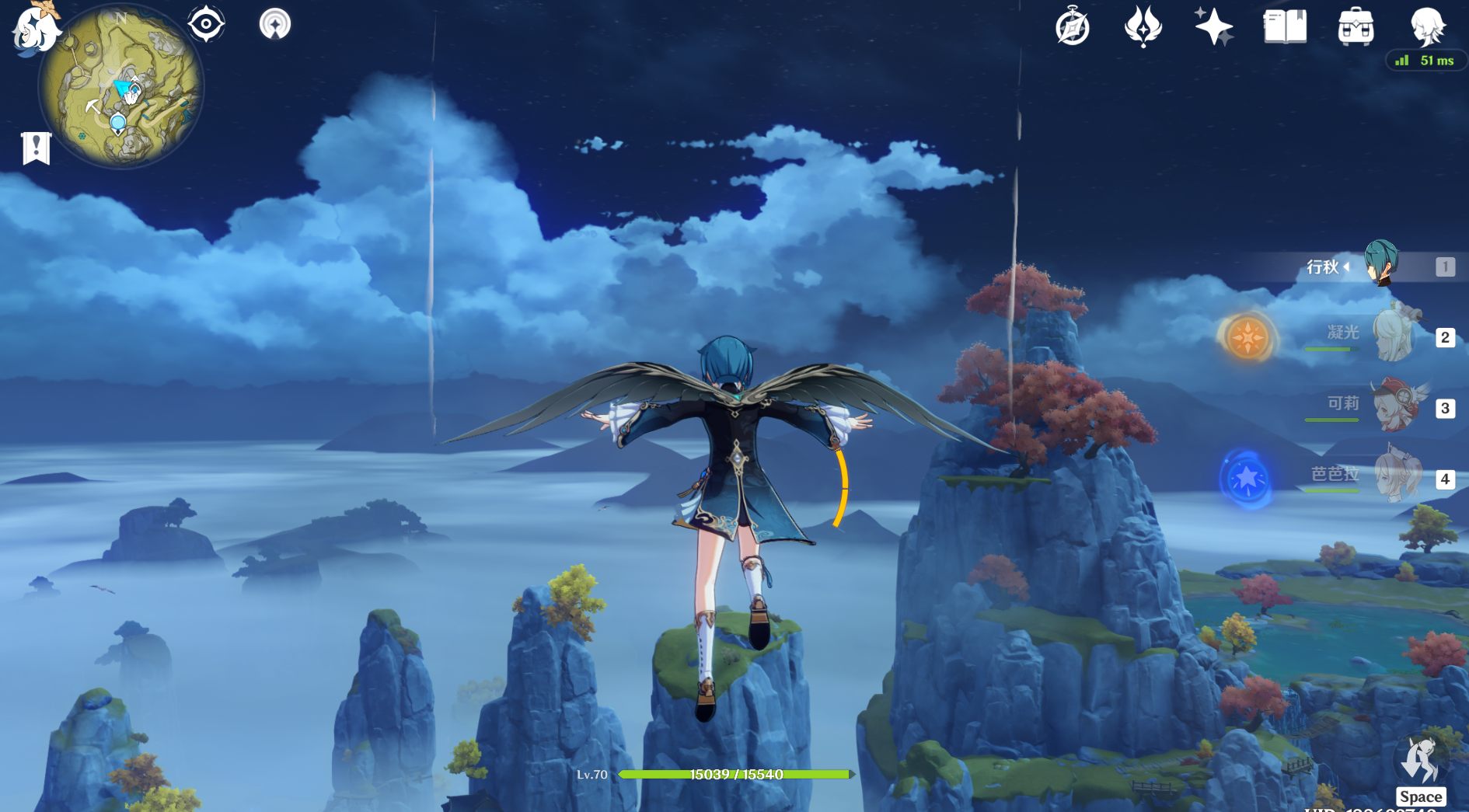Toggle the eye-shaped view icon
The width and height of the screenshot is (1469, 812).
206,24
